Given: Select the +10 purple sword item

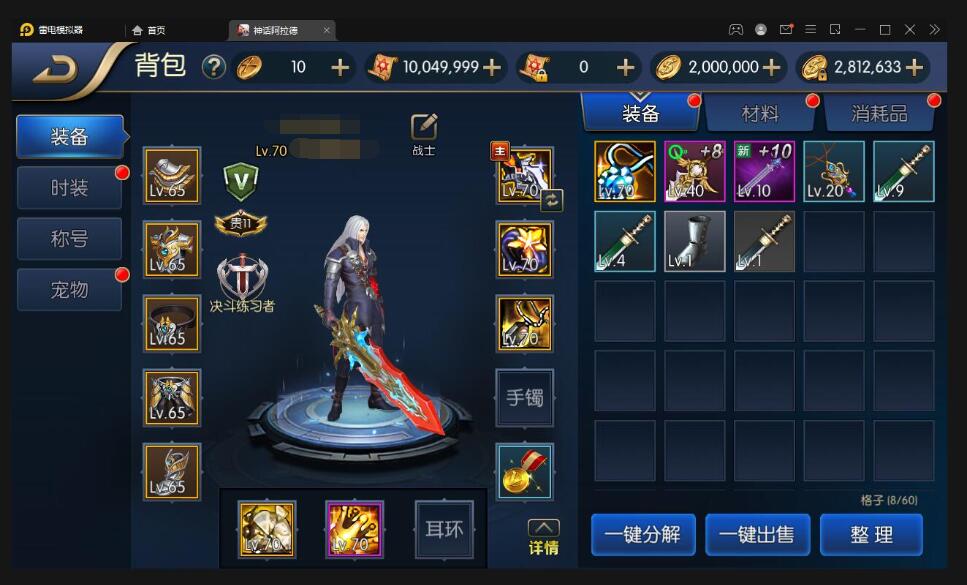Looking at the screenshot, I should tap(764, 171).
